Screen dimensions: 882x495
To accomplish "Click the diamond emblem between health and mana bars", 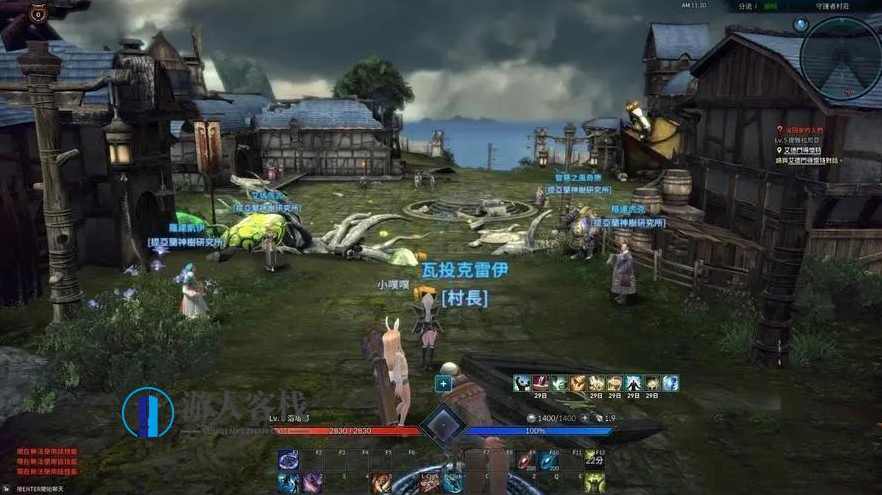I will pos(441,427).
